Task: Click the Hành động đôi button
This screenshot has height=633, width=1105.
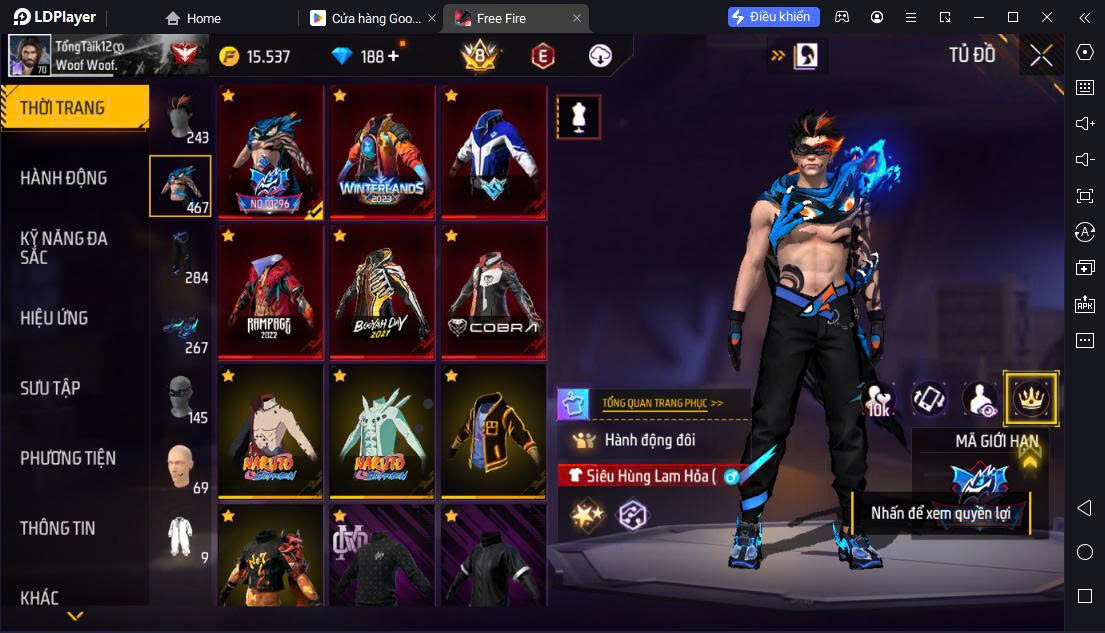Action: pyautogui.click(x=649, y=440)
